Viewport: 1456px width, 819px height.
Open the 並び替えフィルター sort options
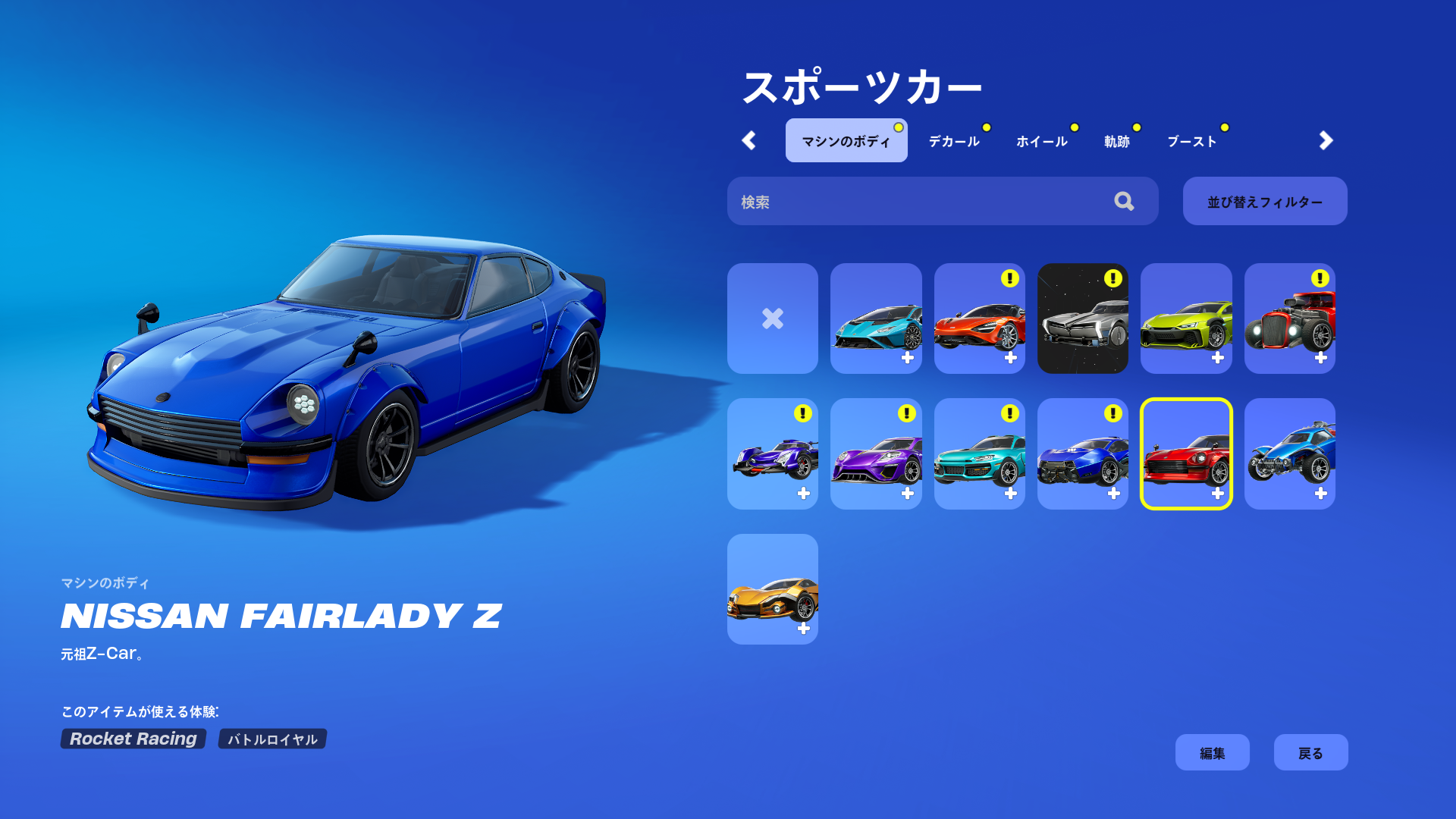tap(1264, 201)
